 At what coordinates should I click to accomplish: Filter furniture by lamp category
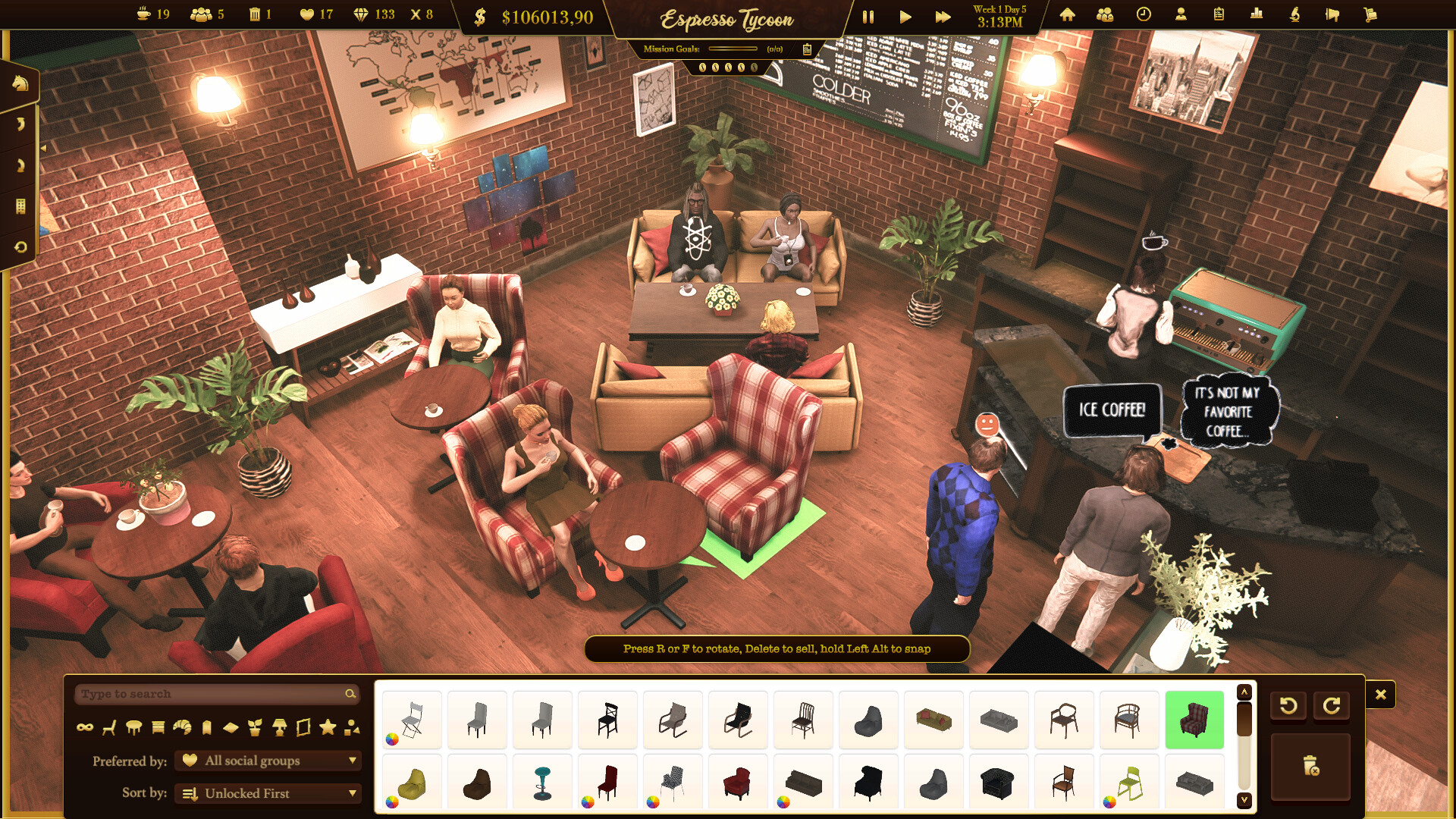pyautogui.click(x=279, y=728)
